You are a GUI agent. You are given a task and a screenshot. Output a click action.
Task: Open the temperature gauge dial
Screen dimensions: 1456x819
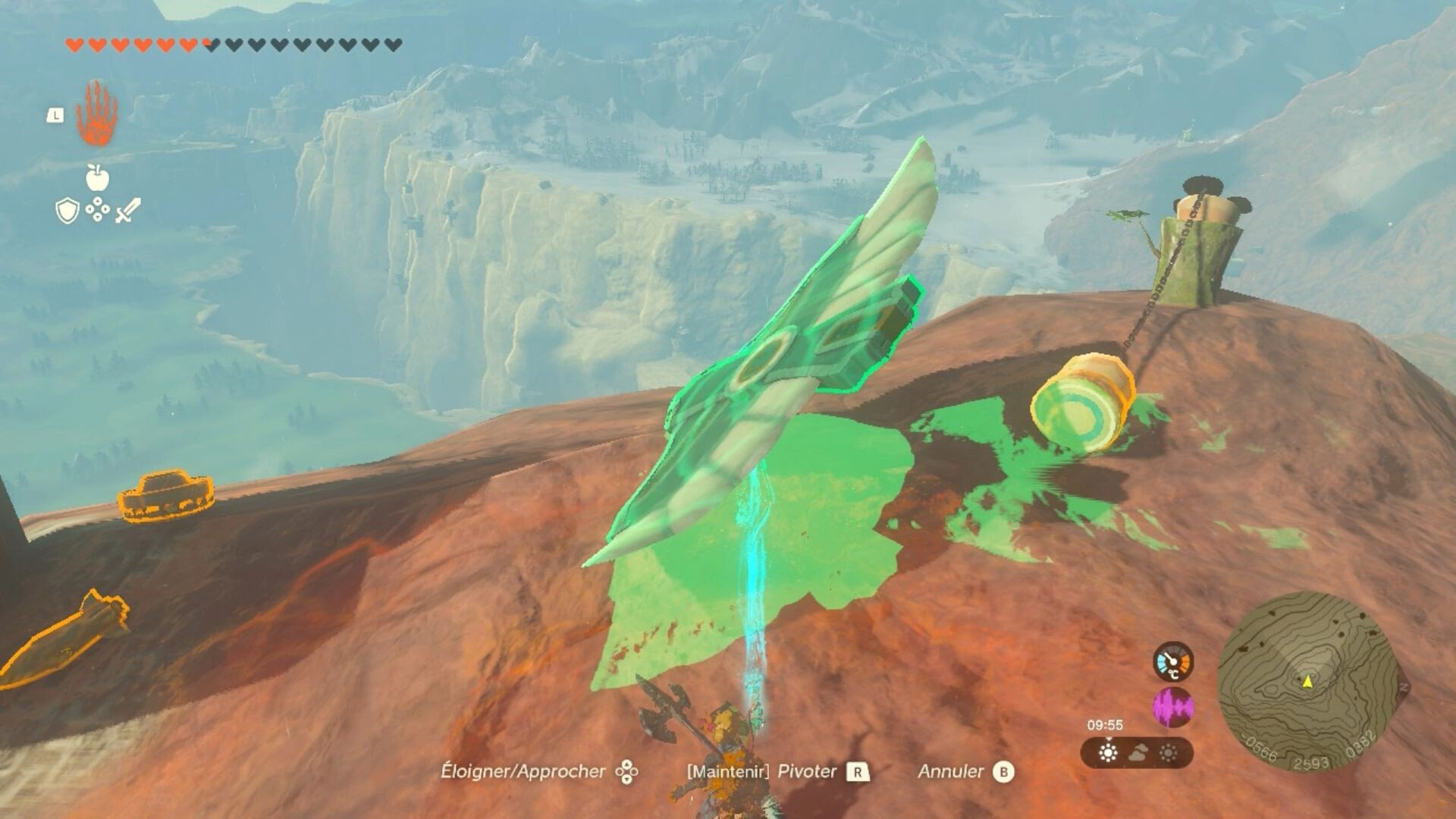(x=1172, y=662)
